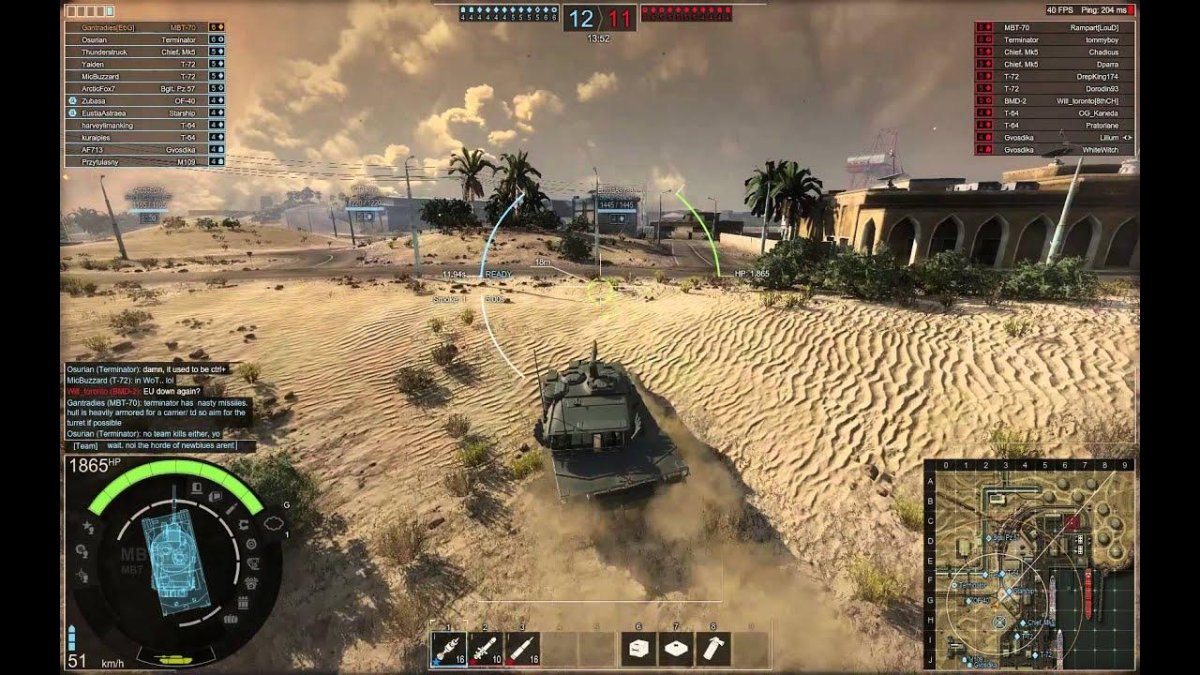Choose the shell in slot 3
Screen dimensions: 1200x675
point(522,649)
